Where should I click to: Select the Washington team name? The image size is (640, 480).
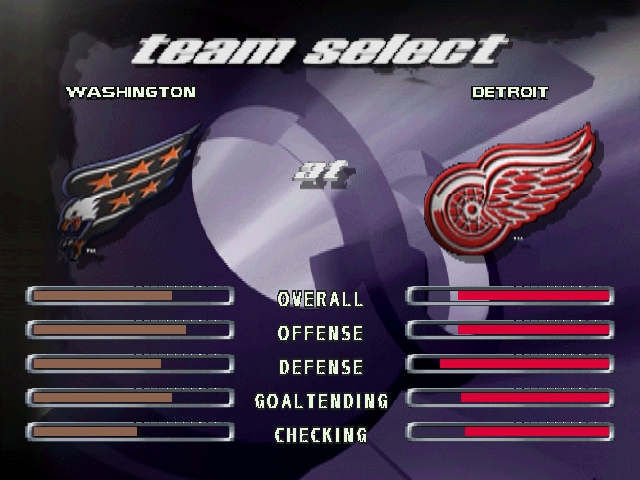130,92
